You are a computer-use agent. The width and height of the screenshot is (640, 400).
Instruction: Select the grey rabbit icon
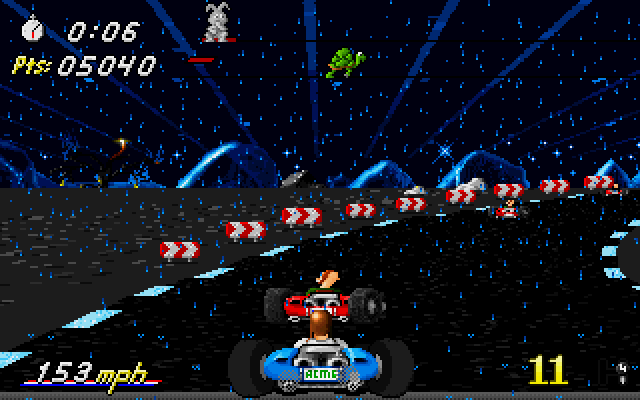(x=214, y=21)
